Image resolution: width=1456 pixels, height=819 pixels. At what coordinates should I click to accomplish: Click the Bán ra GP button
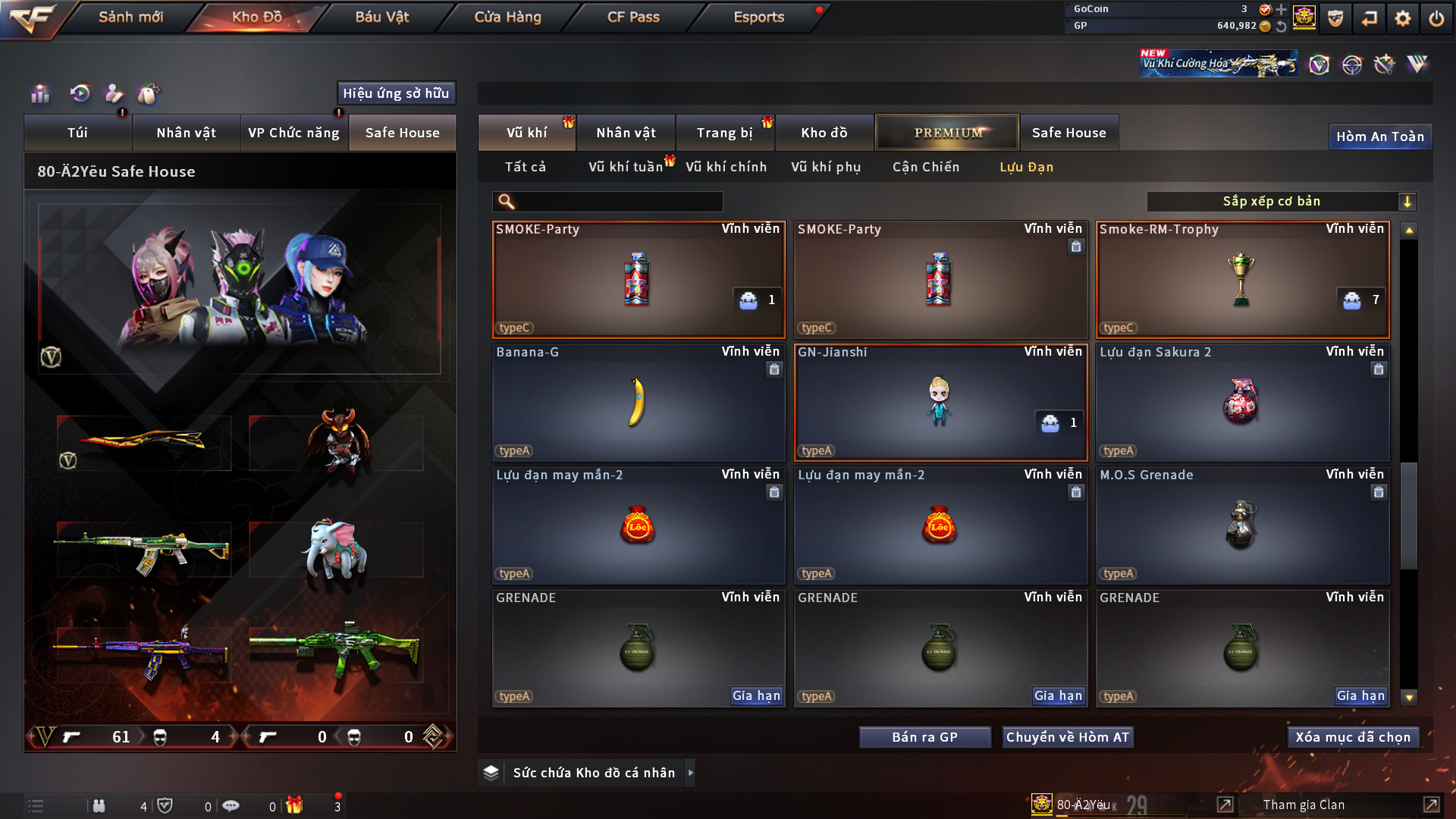924,737
